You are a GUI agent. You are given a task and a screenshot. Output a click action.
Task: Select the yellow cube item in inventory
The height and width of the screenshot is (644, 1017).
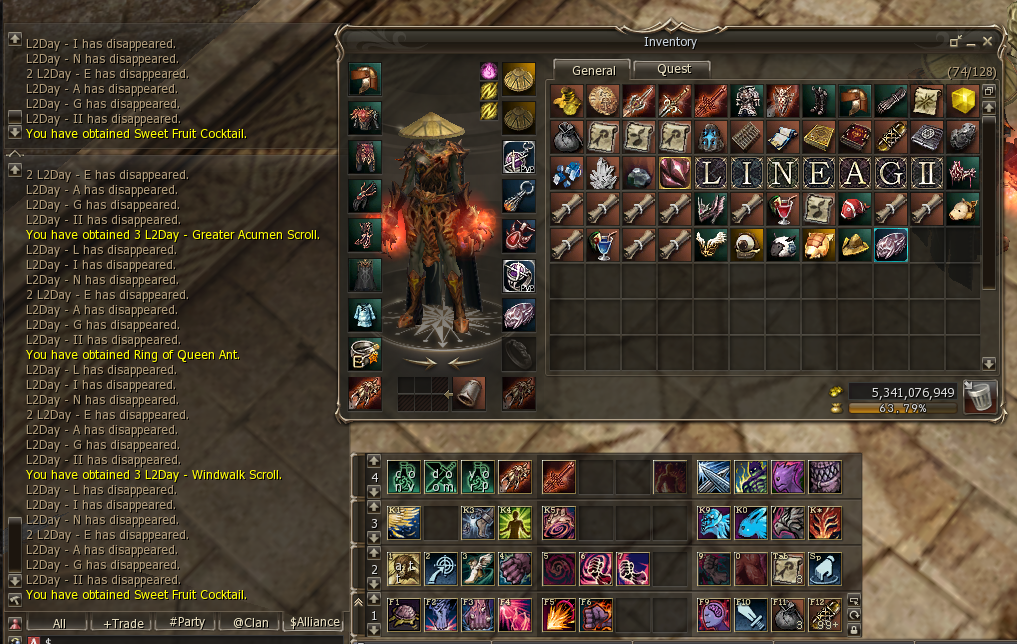tap(962, 101)
